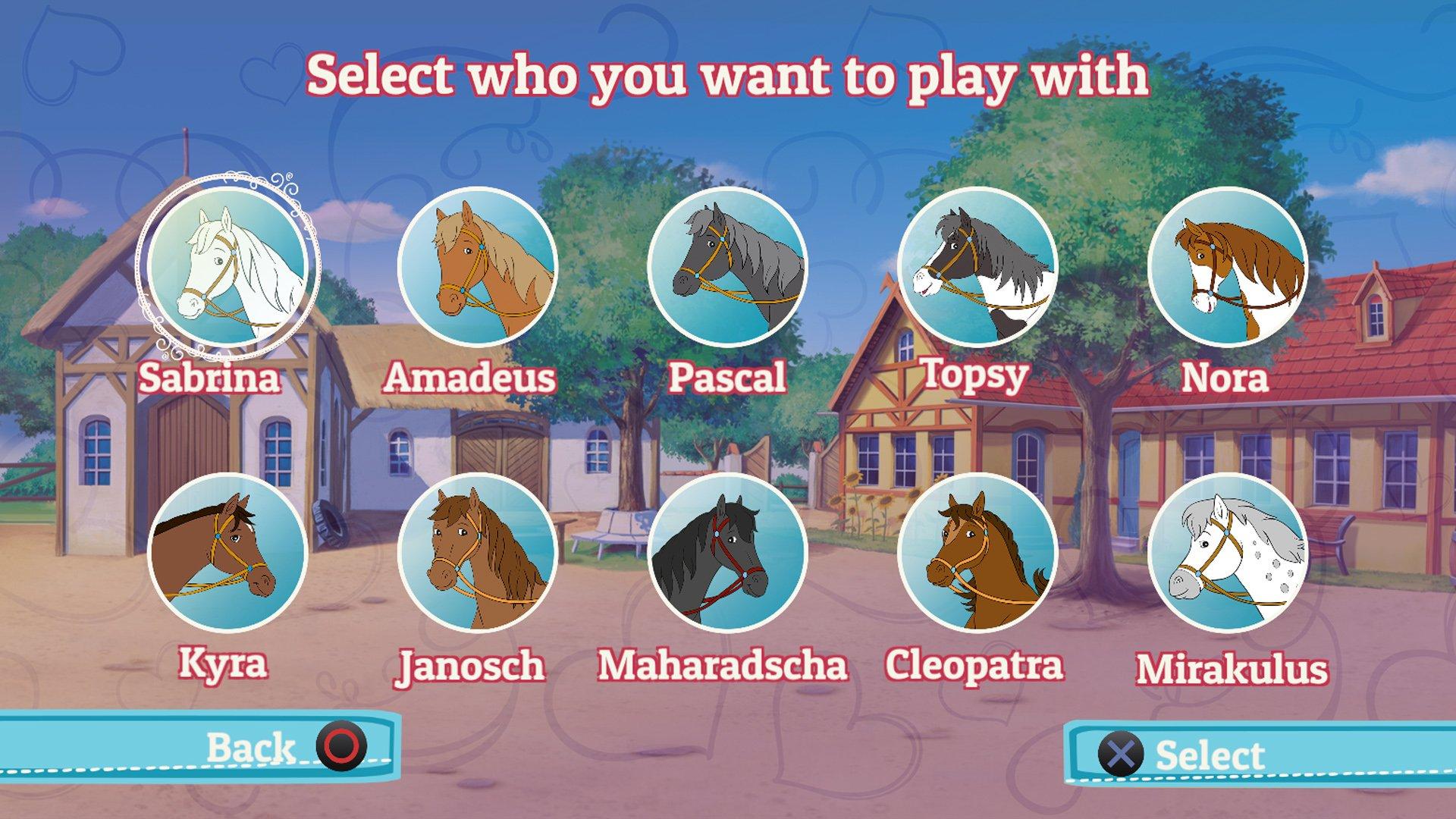Click the title text at top
Screen dimensions: 1456x819
[728, 74]
